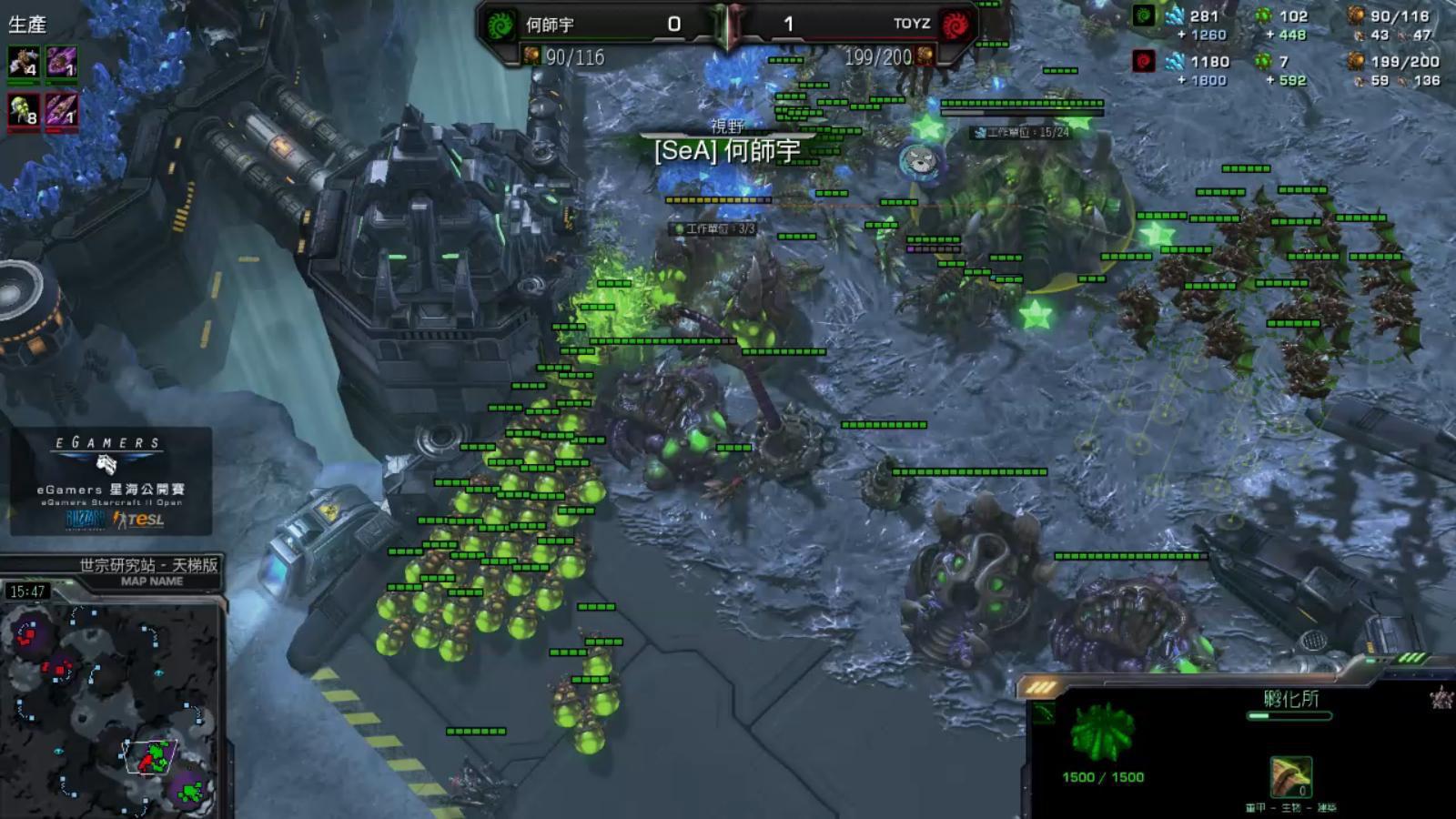Select the green-framed purple upgrade icon
The width and height of the screenshot is (1456, 819).
[x=62, y=63]
